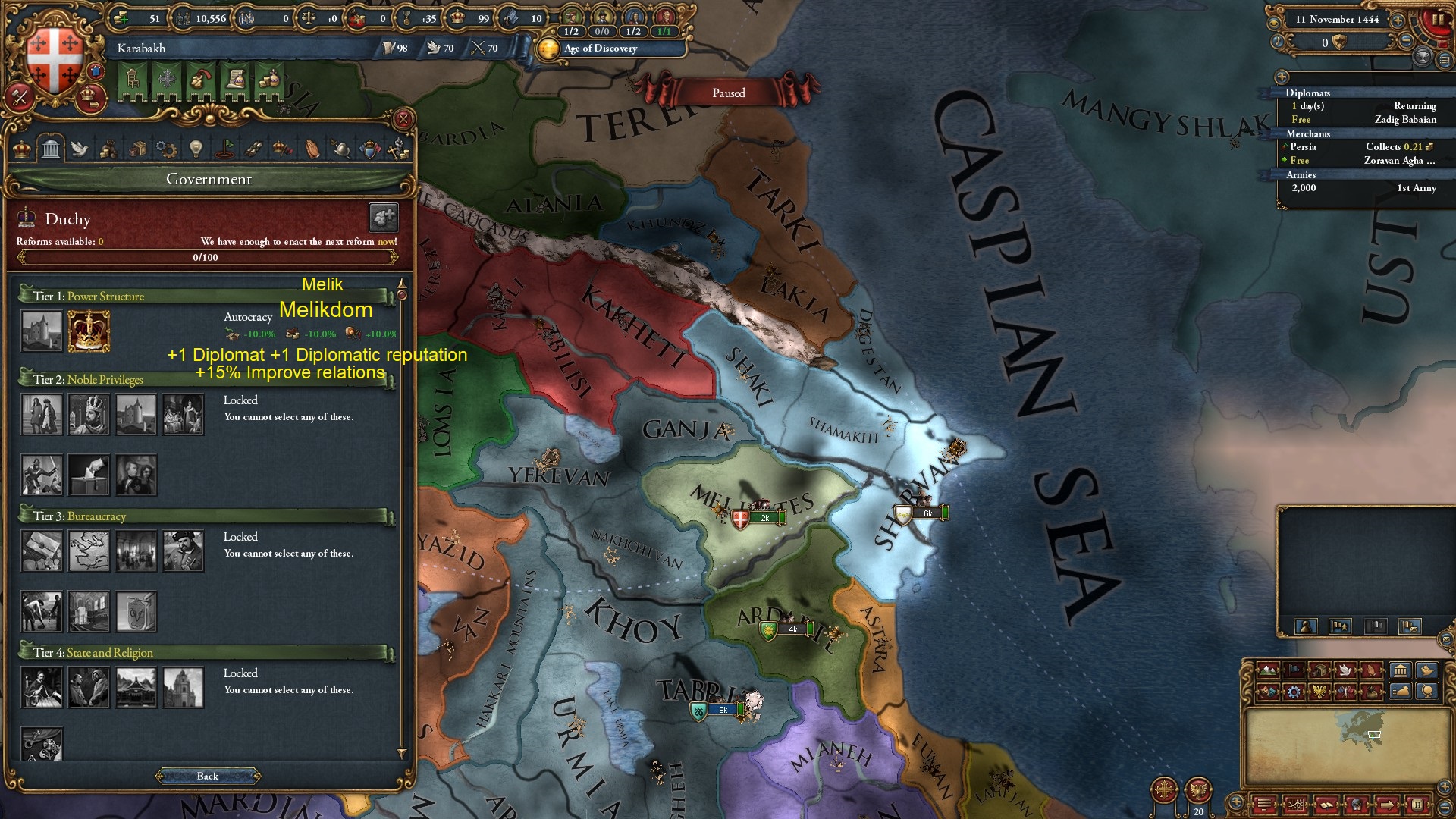Collapse the Armies section in the outliner
The width and height of the screenshot is (1456, 819).
pos(1302,174)
